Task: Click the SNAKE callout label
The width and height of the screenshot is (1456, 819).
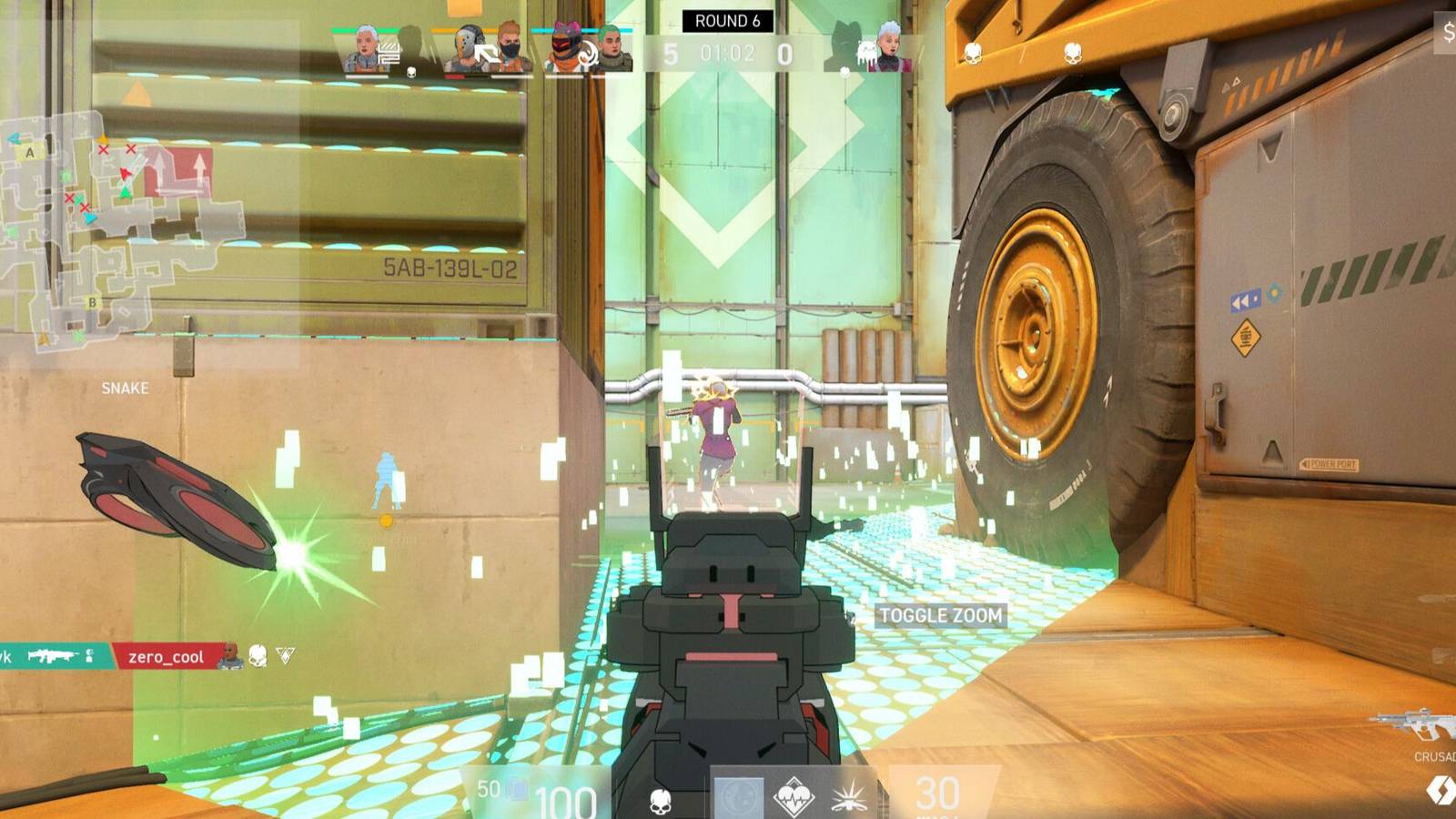Action: point(126,388)
